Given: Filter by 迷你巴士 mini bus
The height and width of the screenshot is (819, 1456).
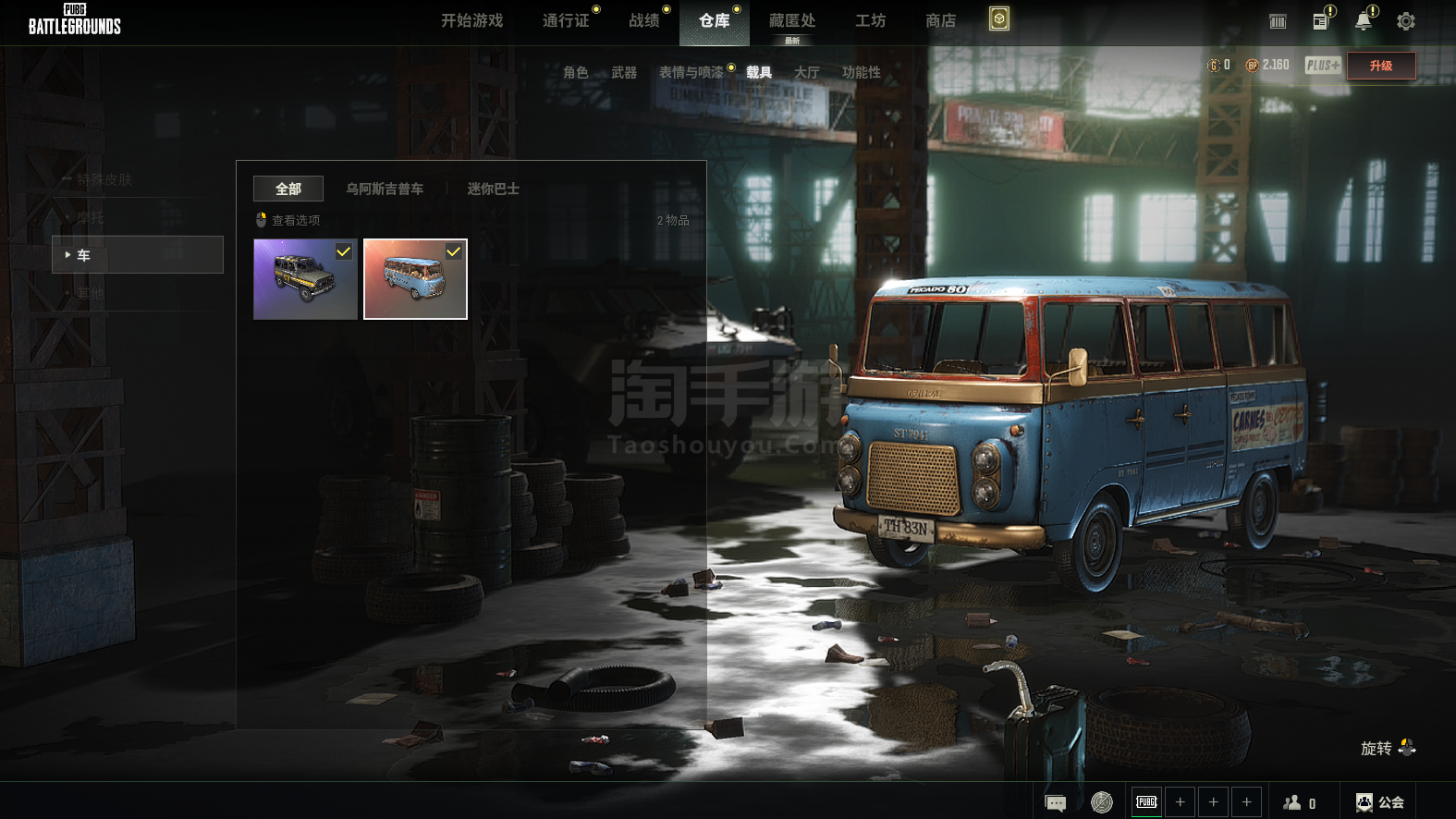Looking at the screenshot, I should click(493, 189).
